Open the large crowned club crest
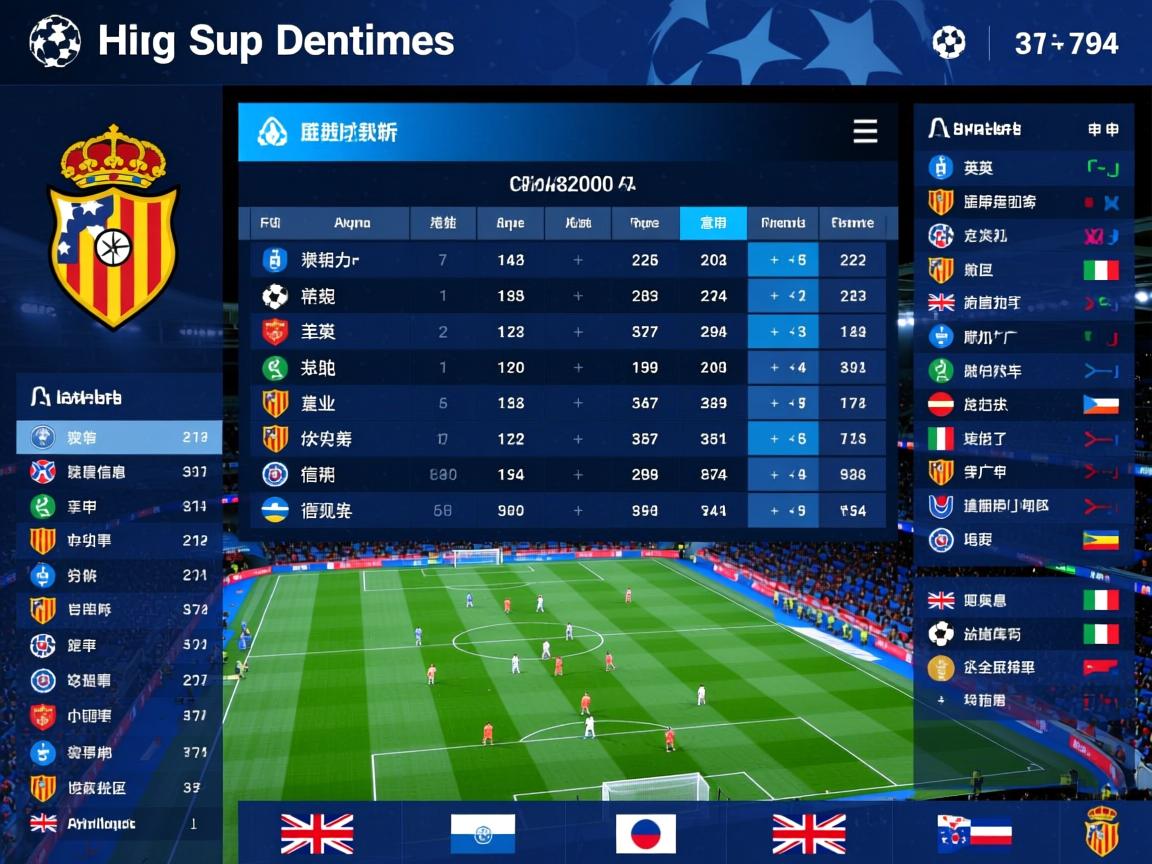Image resolution: width=1152 pixels, height=864 pixels. pyautogui.click(x=113, y=228)
